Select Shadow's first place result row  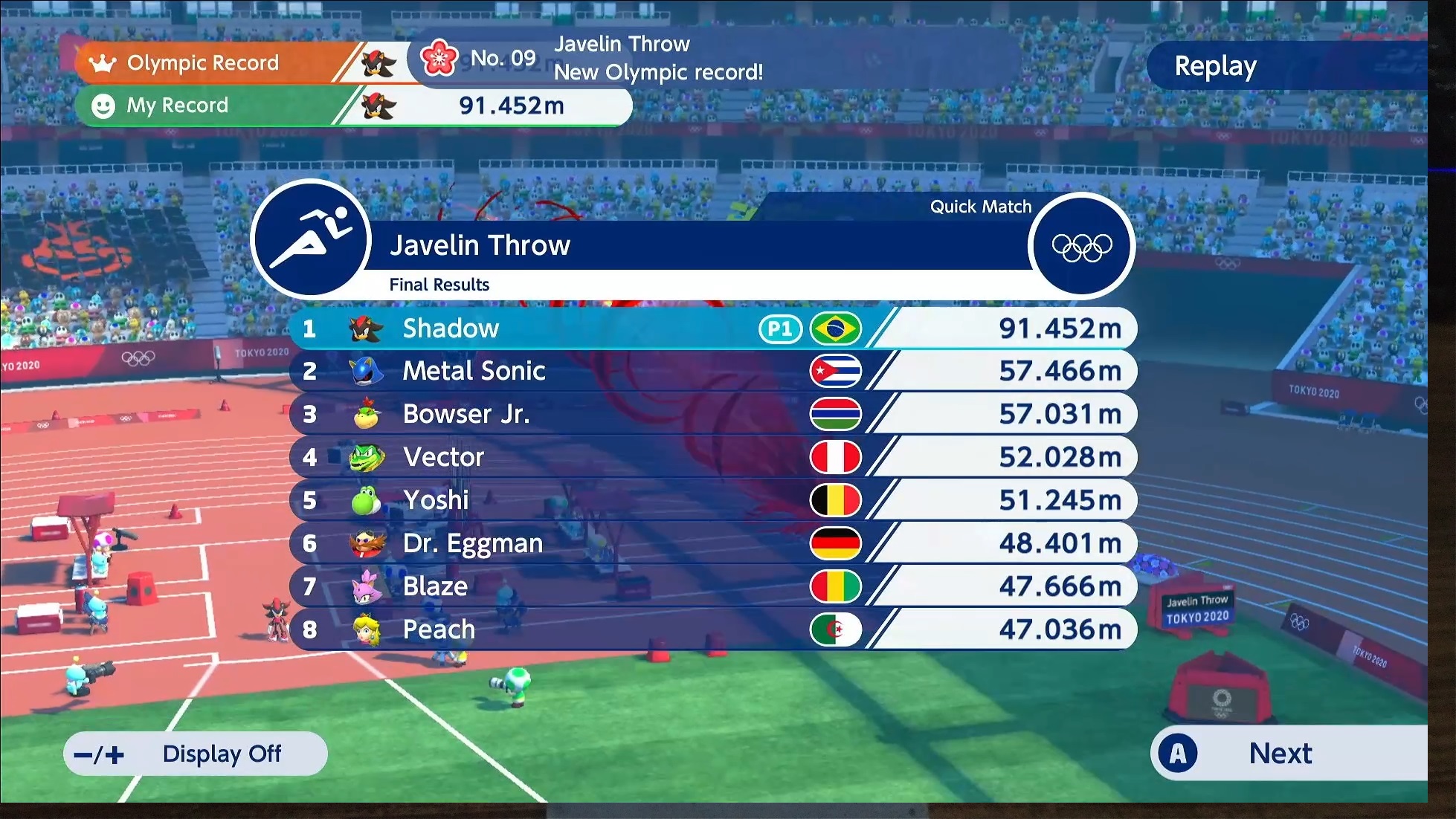point(712,328)
